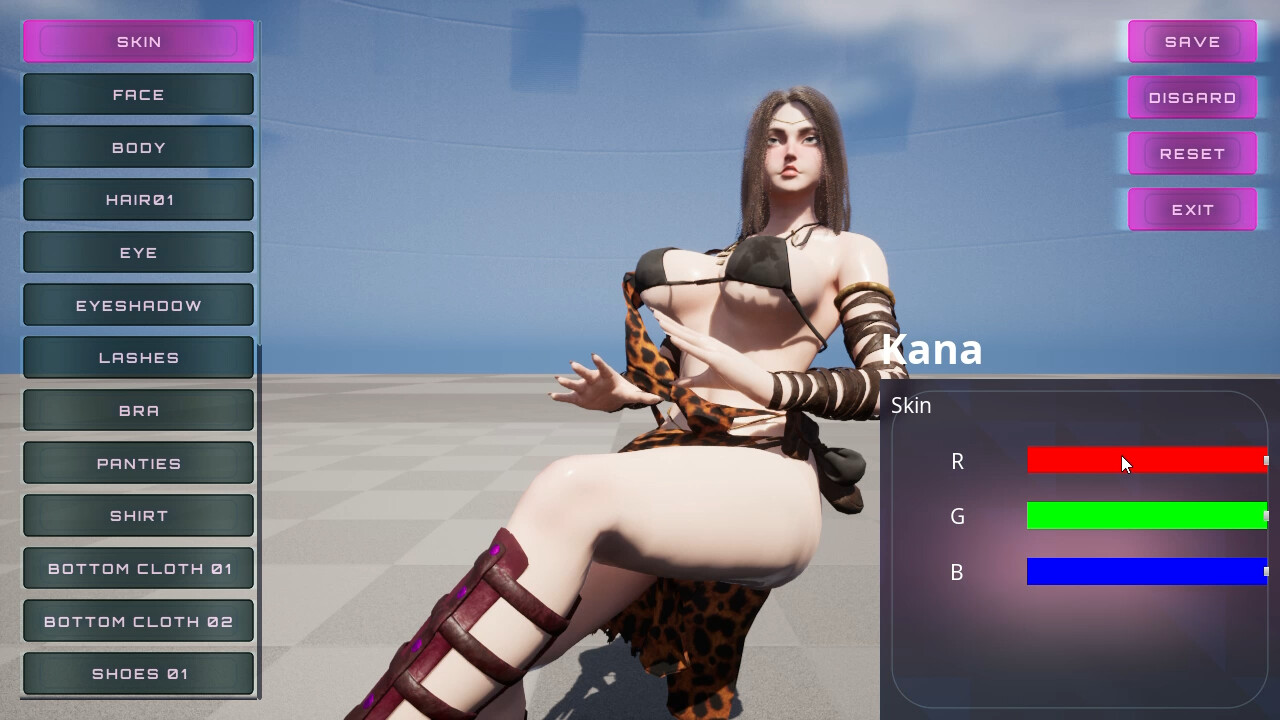Adjust the green skin color slider
Viewport: 1280px width, 720px height.
tap(1147, 516)
